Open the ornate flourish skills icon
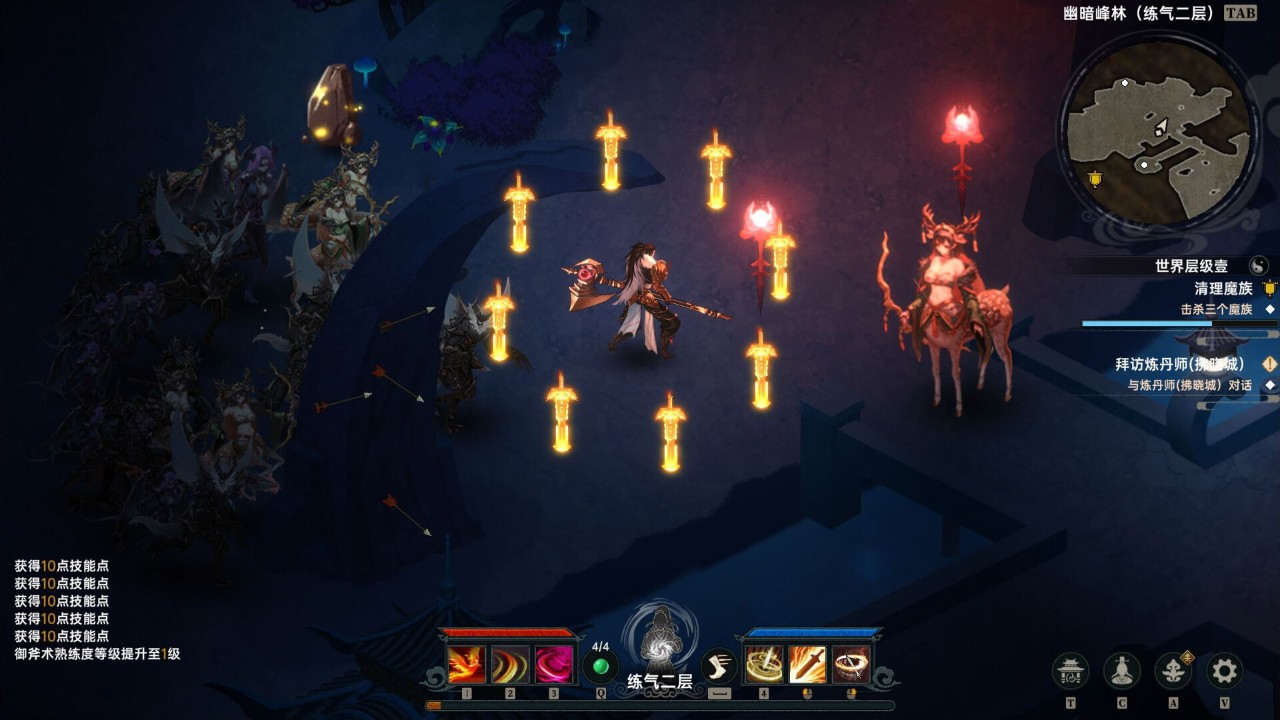The width and height of the screenshot is (1280, 720). tap(1173, 670)
